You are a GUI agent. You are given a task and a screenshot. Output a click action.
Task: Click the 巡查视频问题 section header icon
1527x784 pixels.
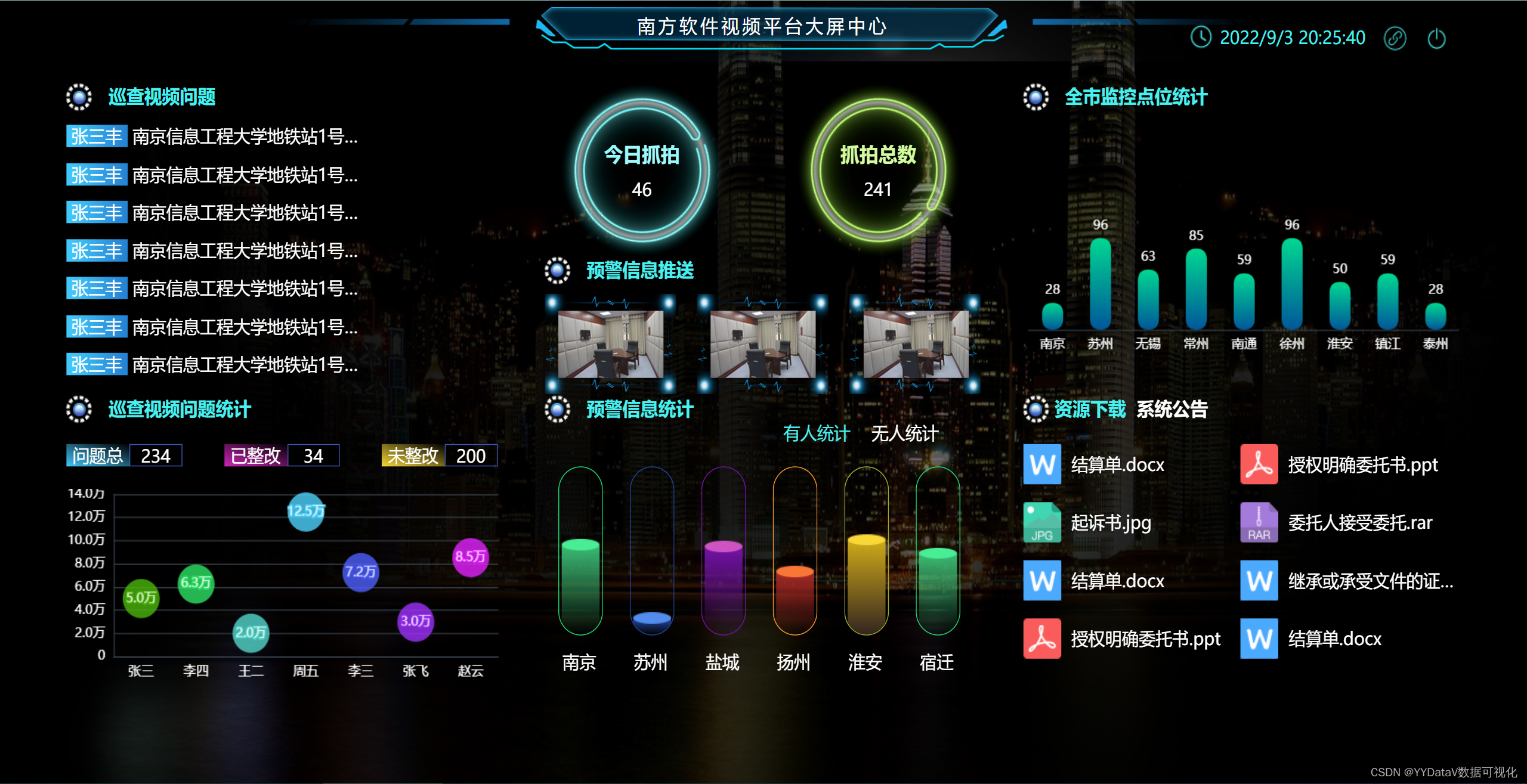pyautogui.click(x=78, y=97)
